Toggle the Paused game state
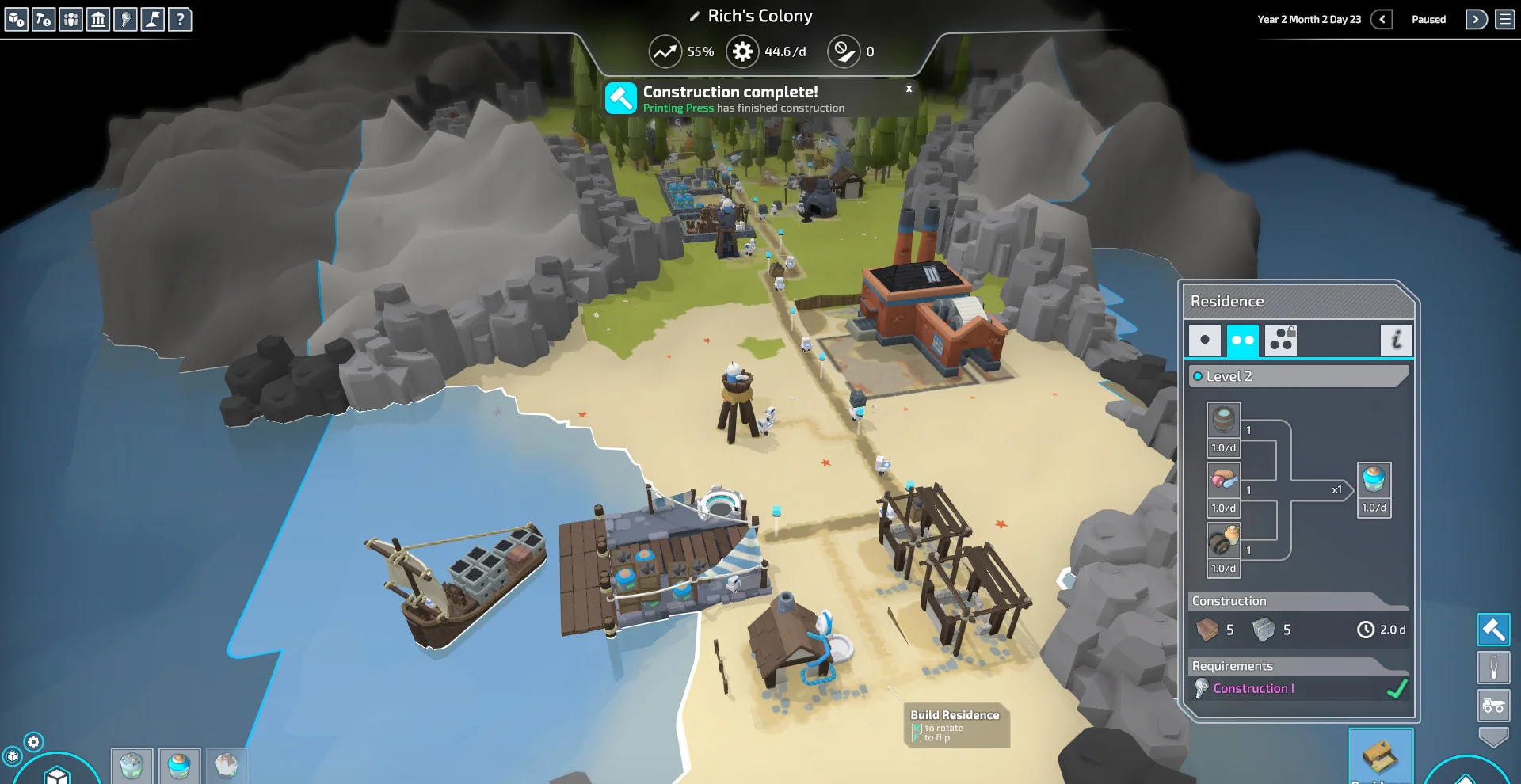The image size is (1521, 784). pos(1428,19)
